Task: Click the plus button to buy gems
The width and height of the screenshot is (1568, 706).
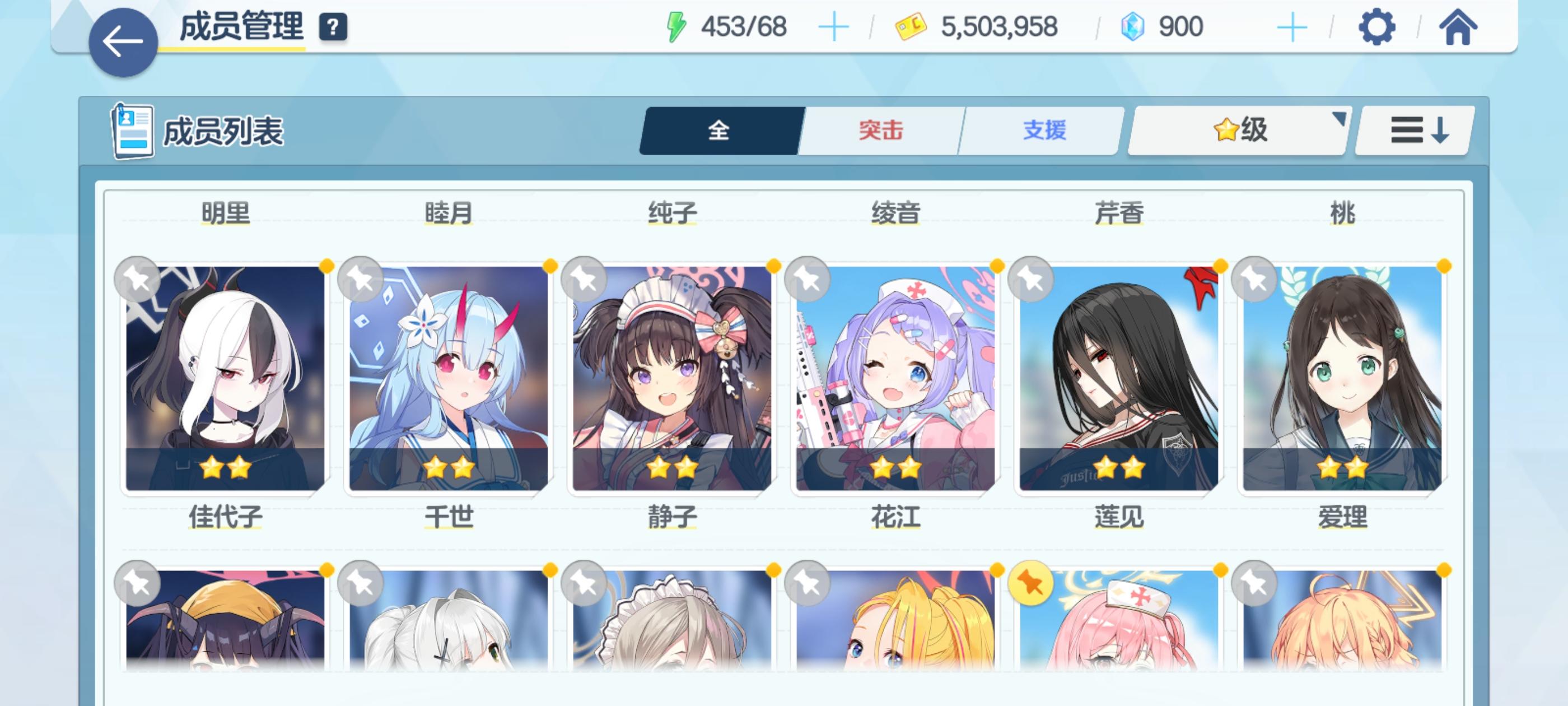Action: point(1294,26)
